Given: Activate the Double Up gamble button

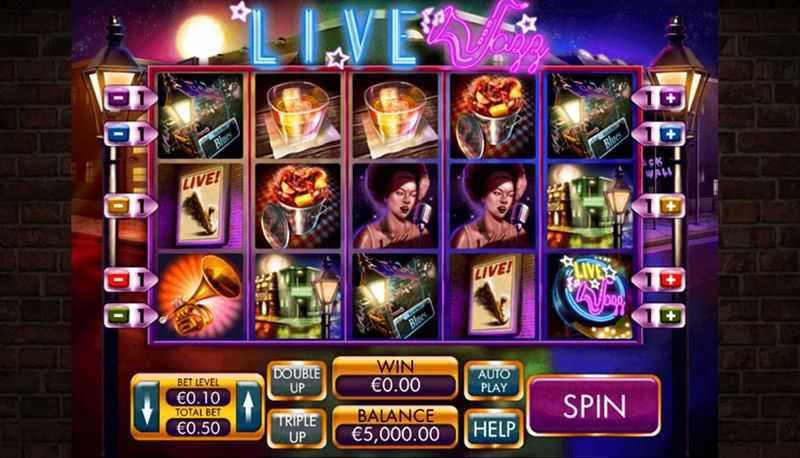Looking at the screenshot, I should point(297,381).
